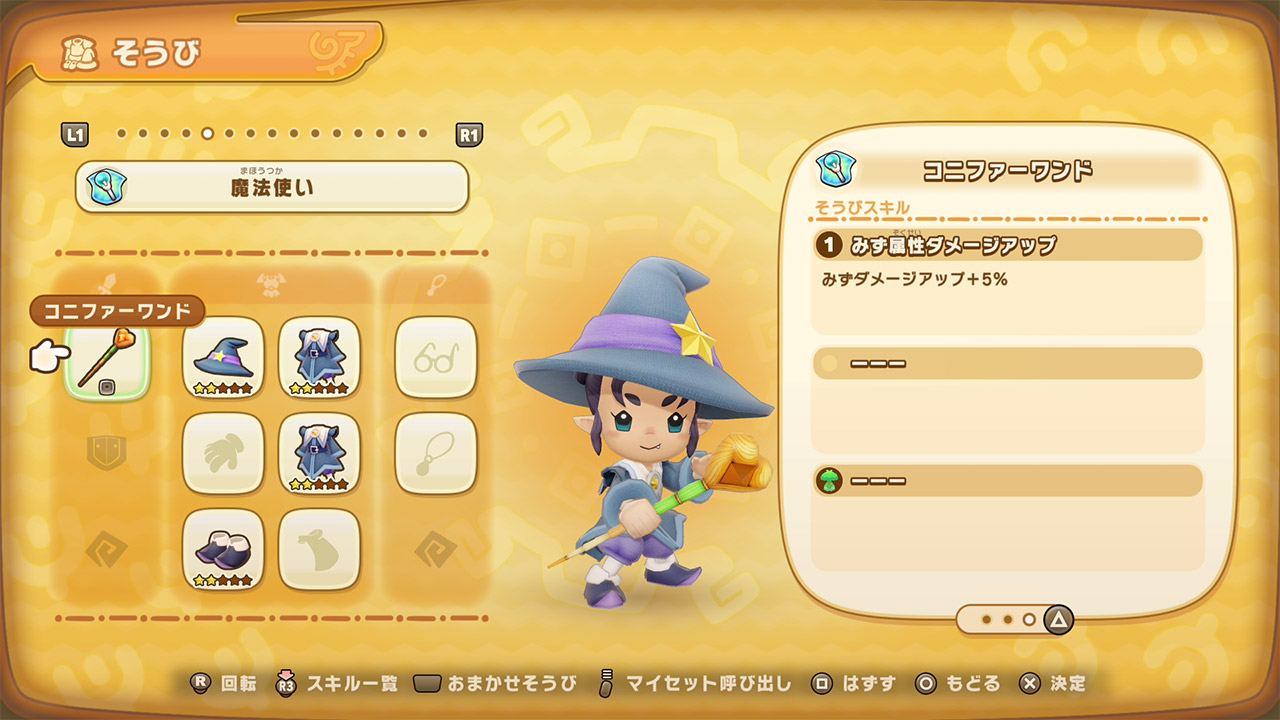
Task: Choose the purple shoes equipment slot
Action: coord(223,549)
